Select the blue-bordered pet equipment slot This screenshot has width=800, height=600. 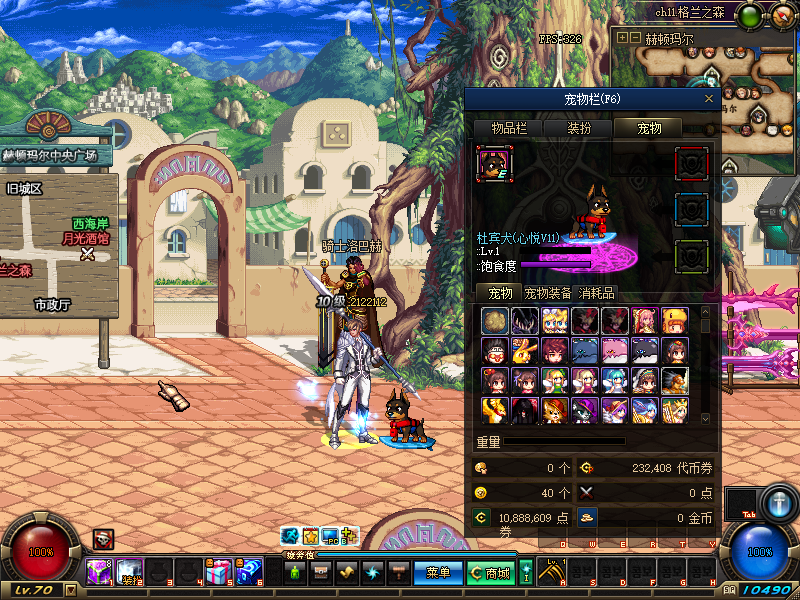tap(692, 209)
